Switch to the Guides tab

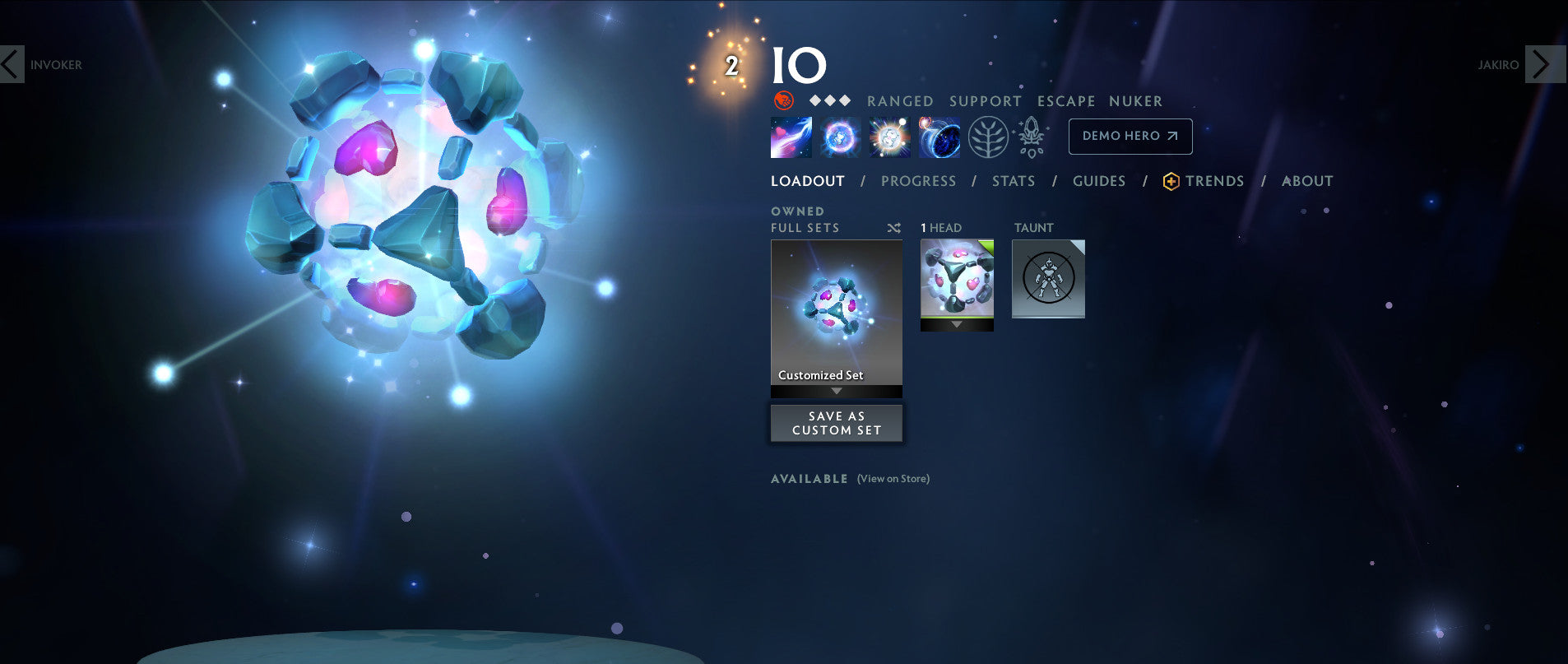[x=1099, y=180]
